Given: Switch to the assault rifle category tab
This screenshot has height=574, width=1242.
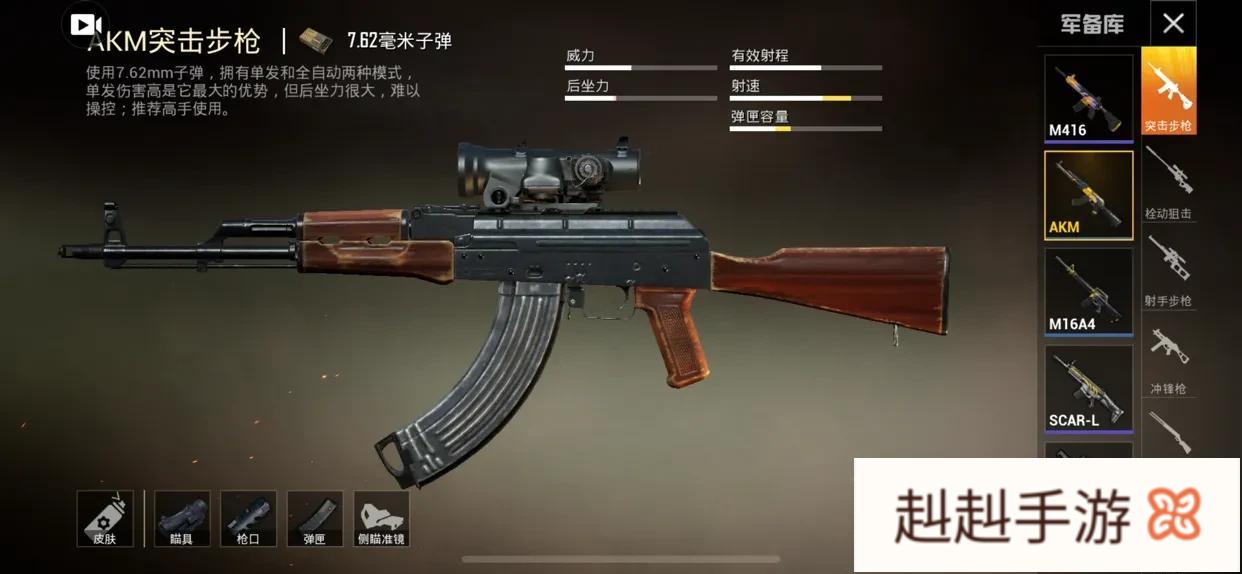Looking at the screenshot, I should [x=1168, y=91].
